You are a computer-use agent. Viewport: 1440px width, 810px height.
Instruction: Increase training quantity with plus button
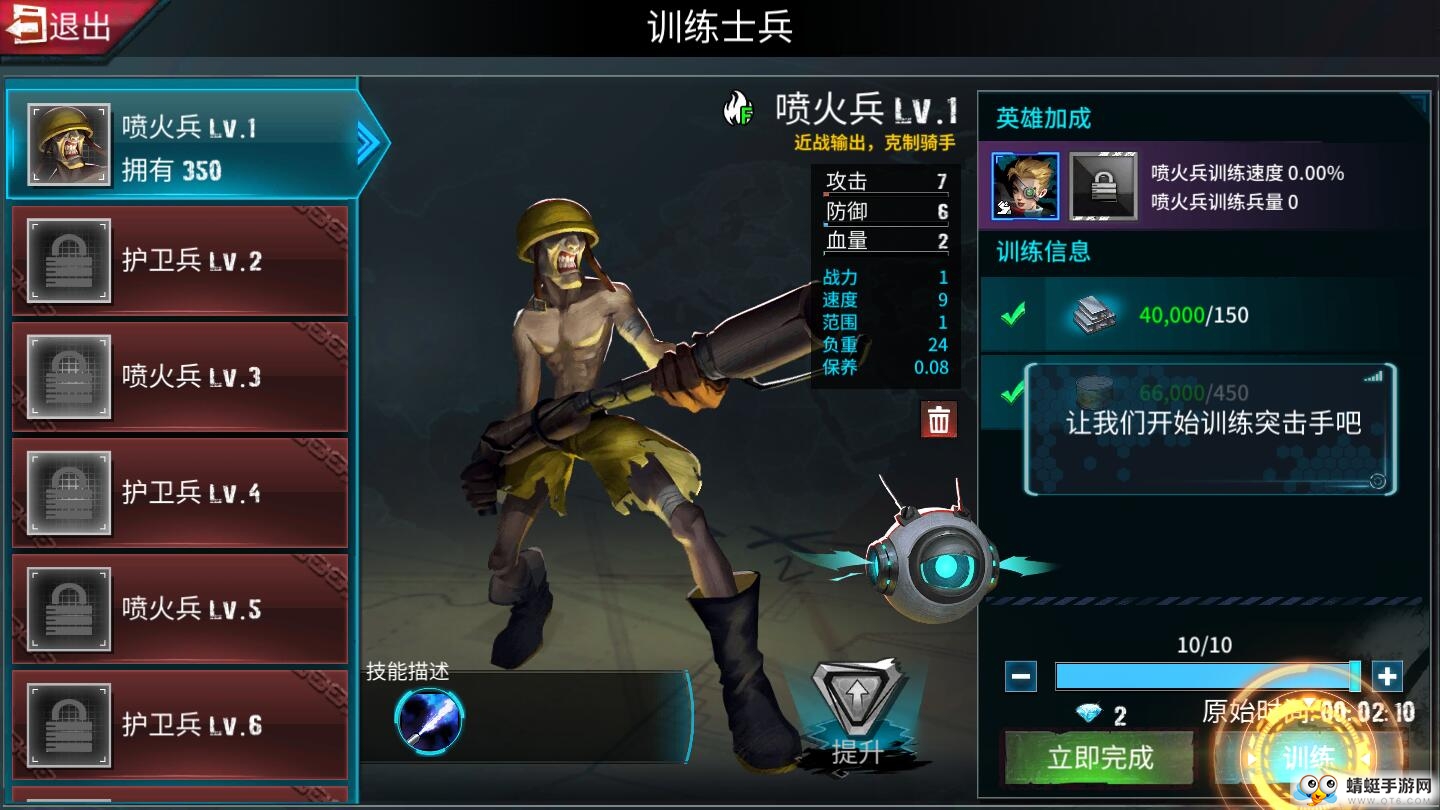(x=1387, y=677)
